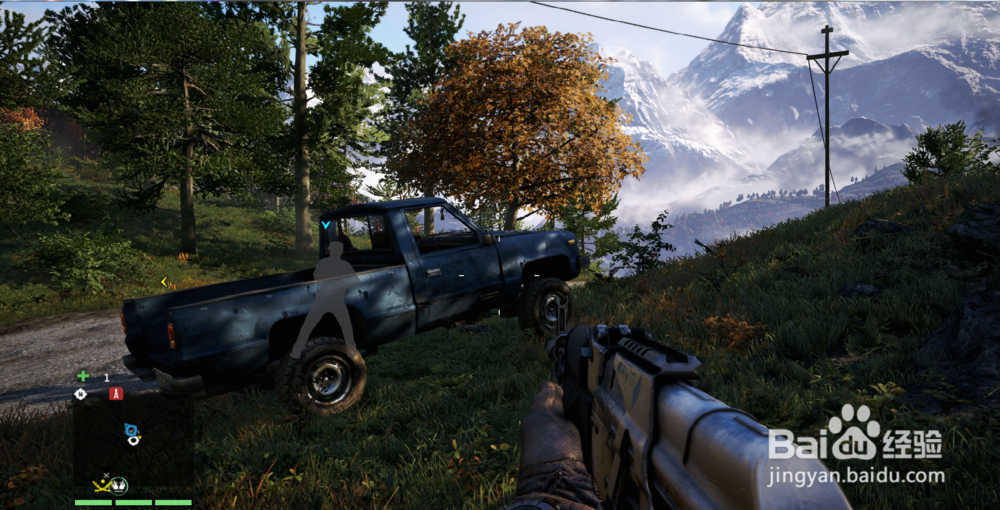1000x510 pixels.
Task: Click the green healing syringe icon
Action: coord(83,376)
